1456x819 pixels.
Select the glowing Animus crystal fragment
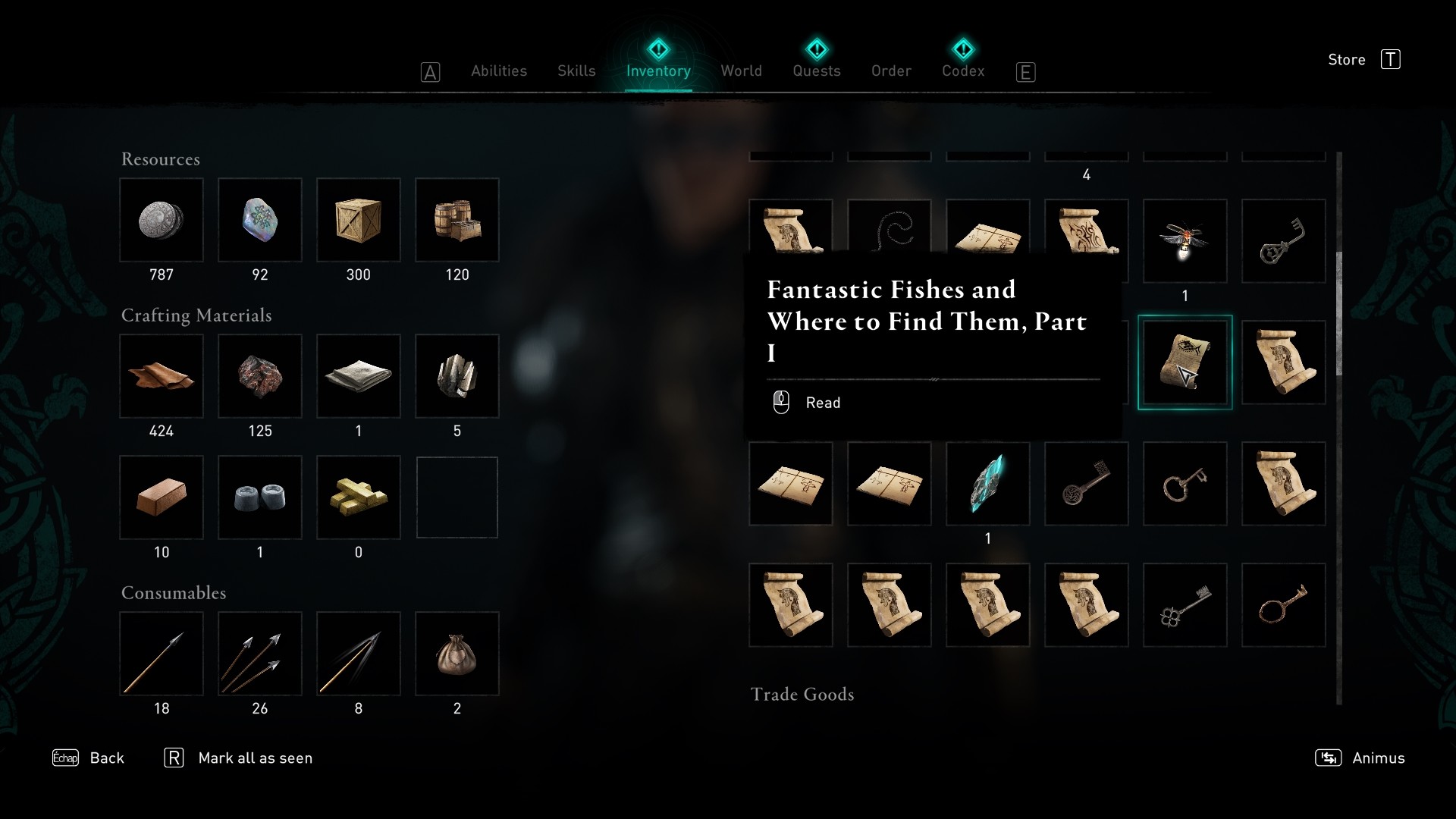tap(987, 484)
